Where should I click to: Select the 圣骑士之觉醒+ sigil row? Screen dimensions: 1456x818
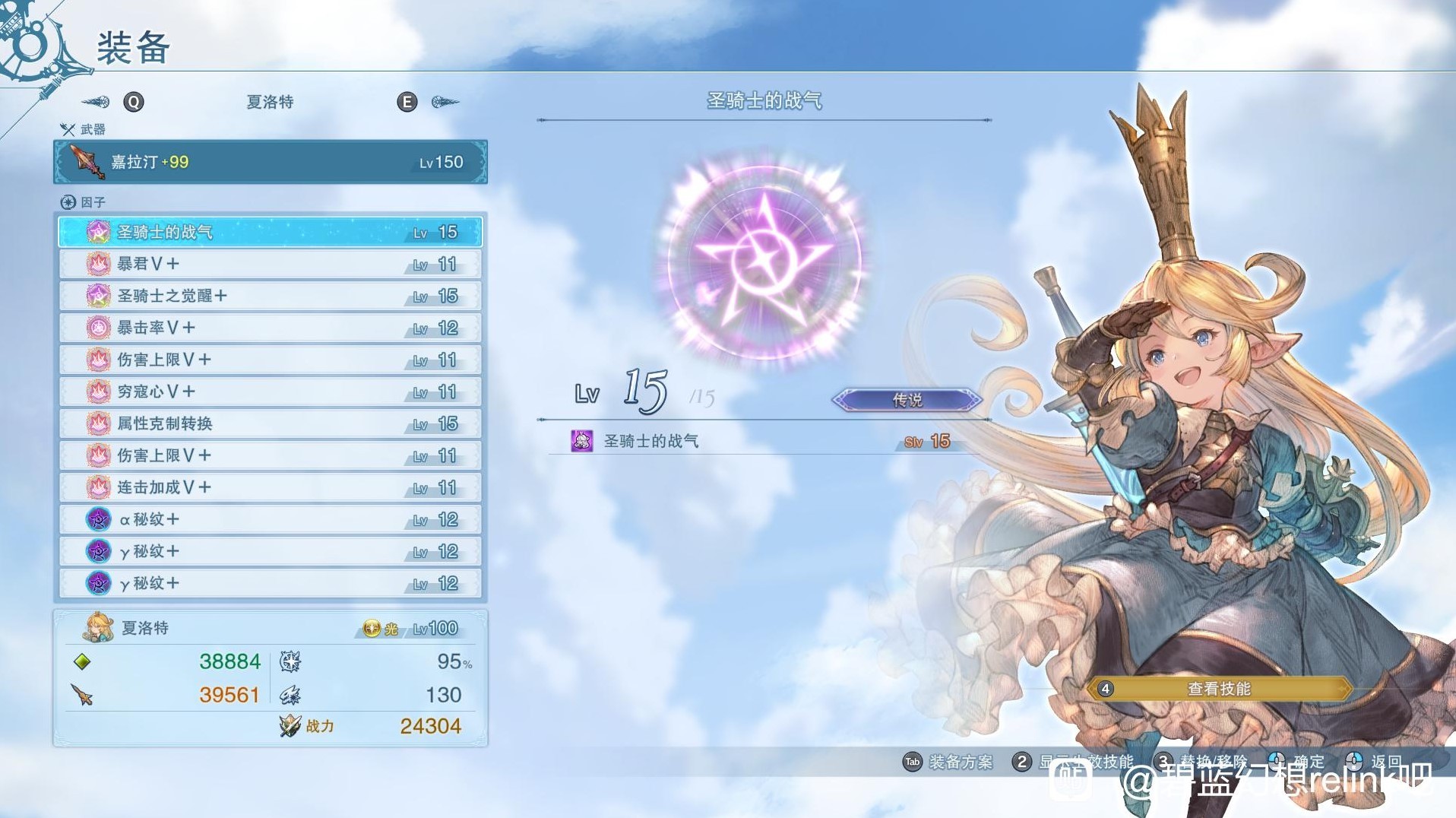point(270,296)
